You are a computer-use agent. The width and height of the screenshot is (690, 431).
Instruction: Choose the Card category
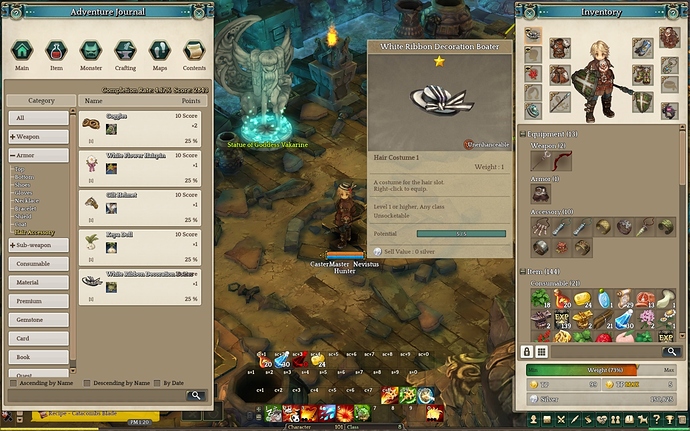pos(40,337)
